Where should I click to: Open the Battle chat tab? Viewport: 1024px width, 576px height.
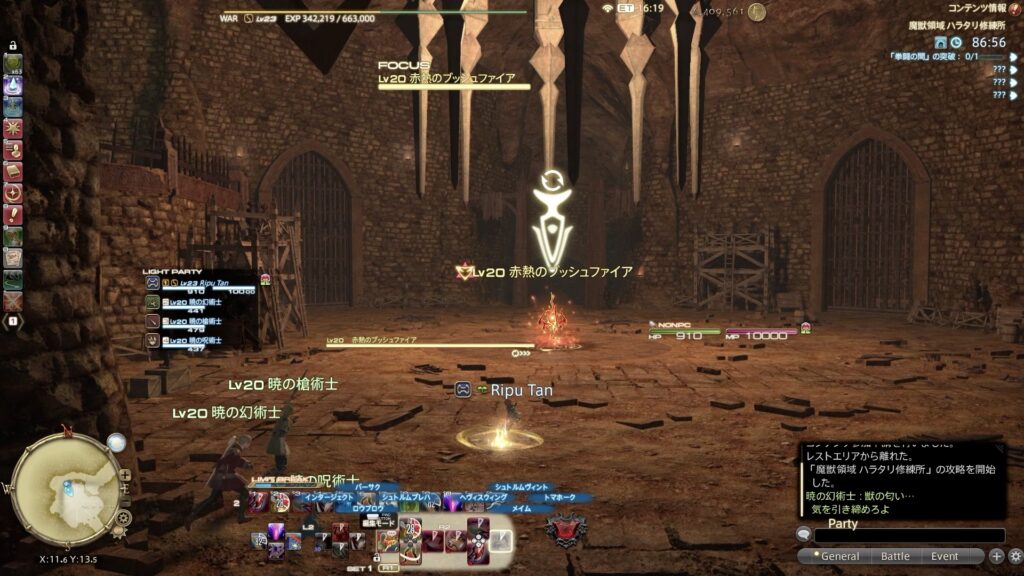click(894, 556)
